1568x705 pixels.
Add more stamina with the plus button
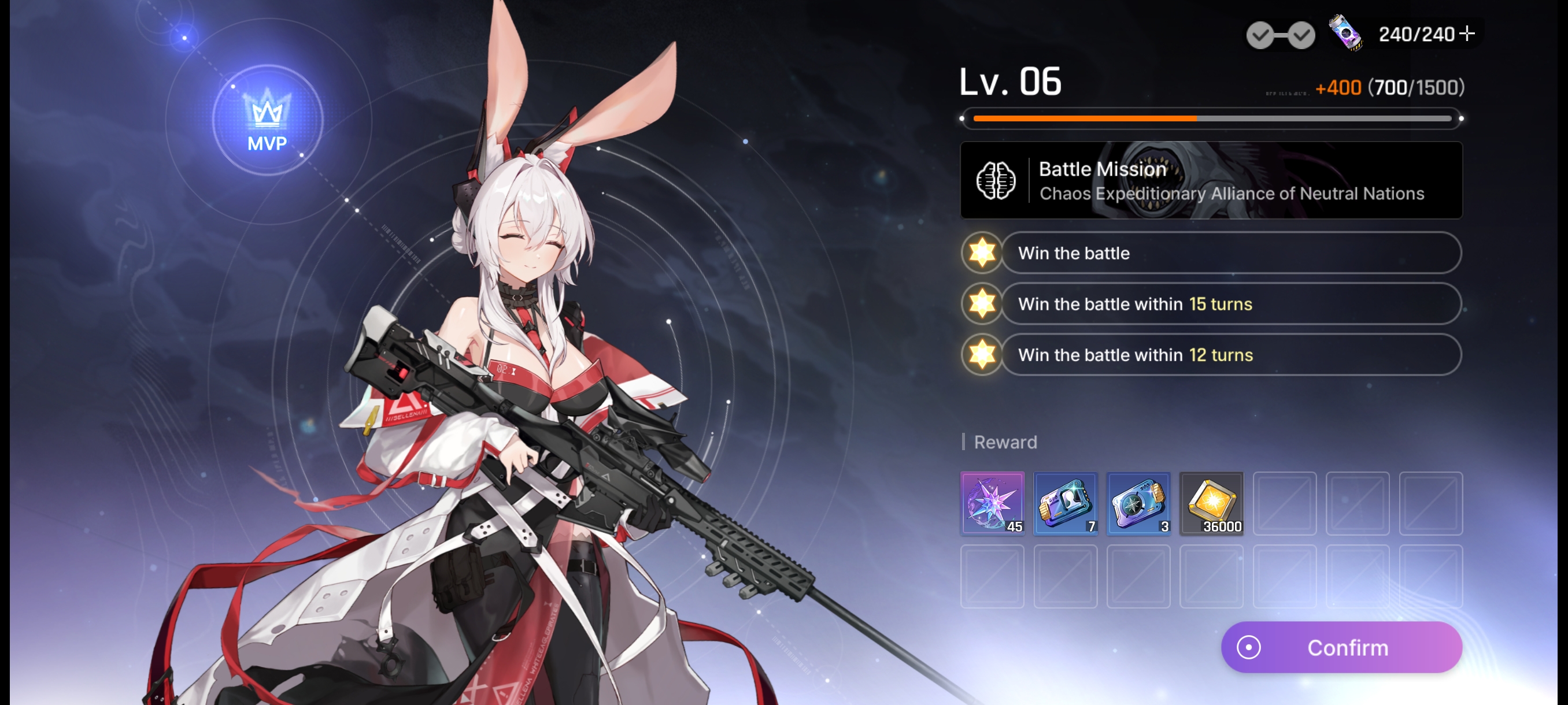tap(1467, 34)
